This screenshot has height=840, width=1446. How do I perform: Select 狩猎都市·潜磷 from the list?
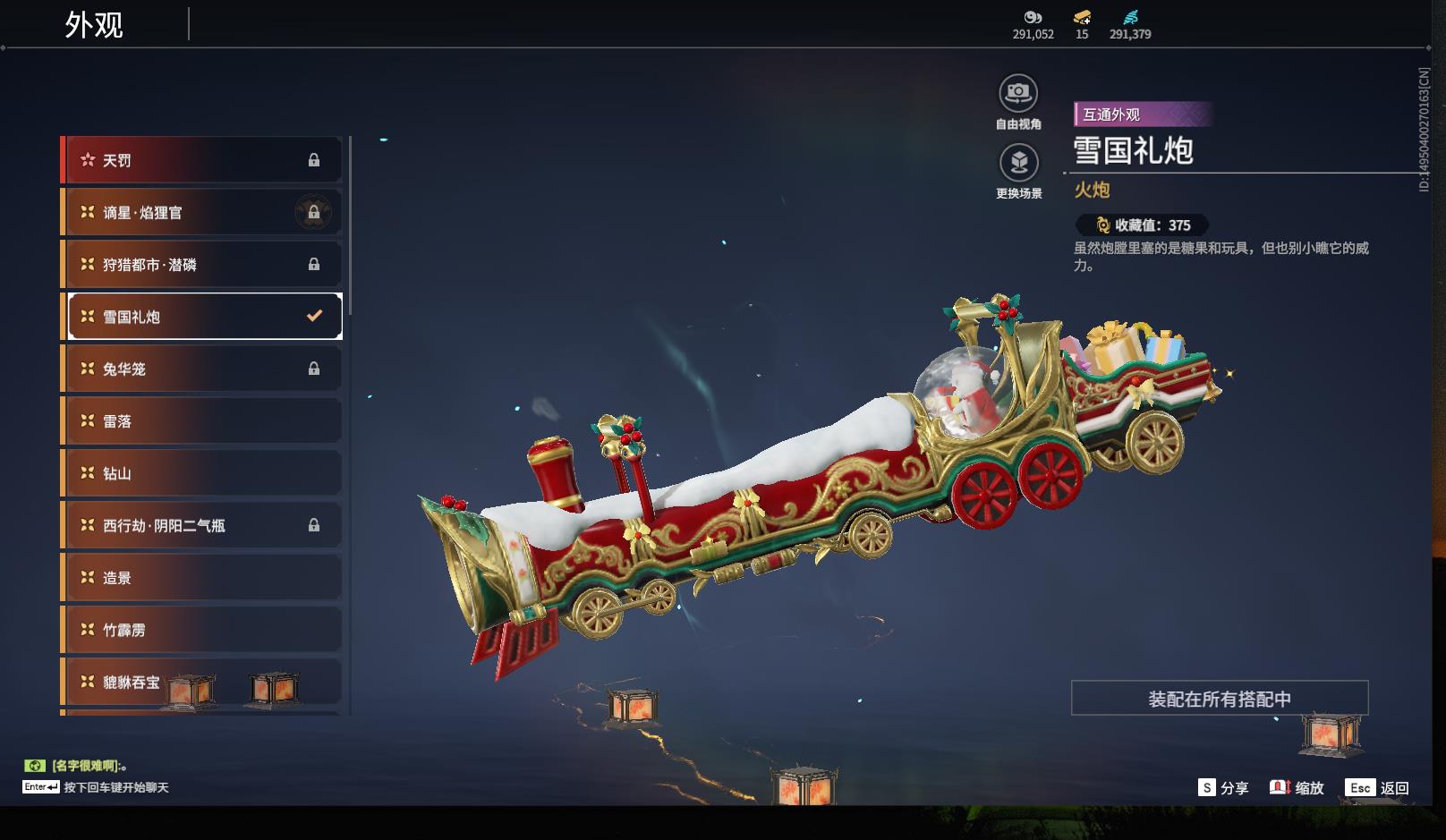[202, 265]
